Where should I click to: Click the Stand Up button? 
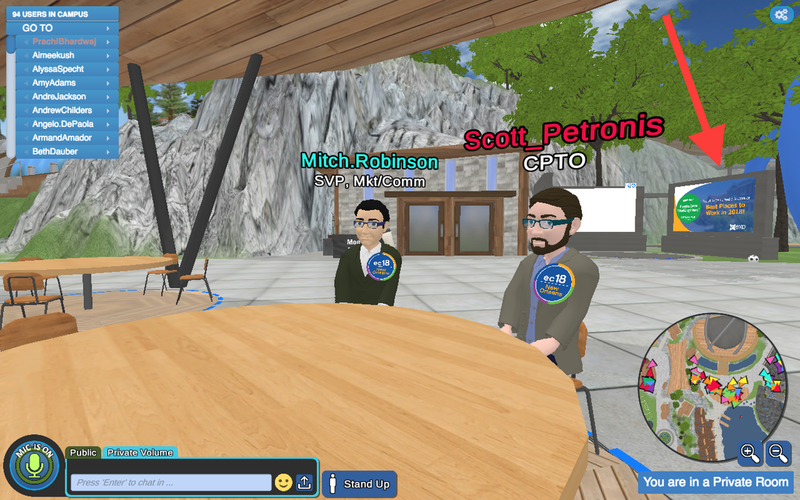[359, 484]
